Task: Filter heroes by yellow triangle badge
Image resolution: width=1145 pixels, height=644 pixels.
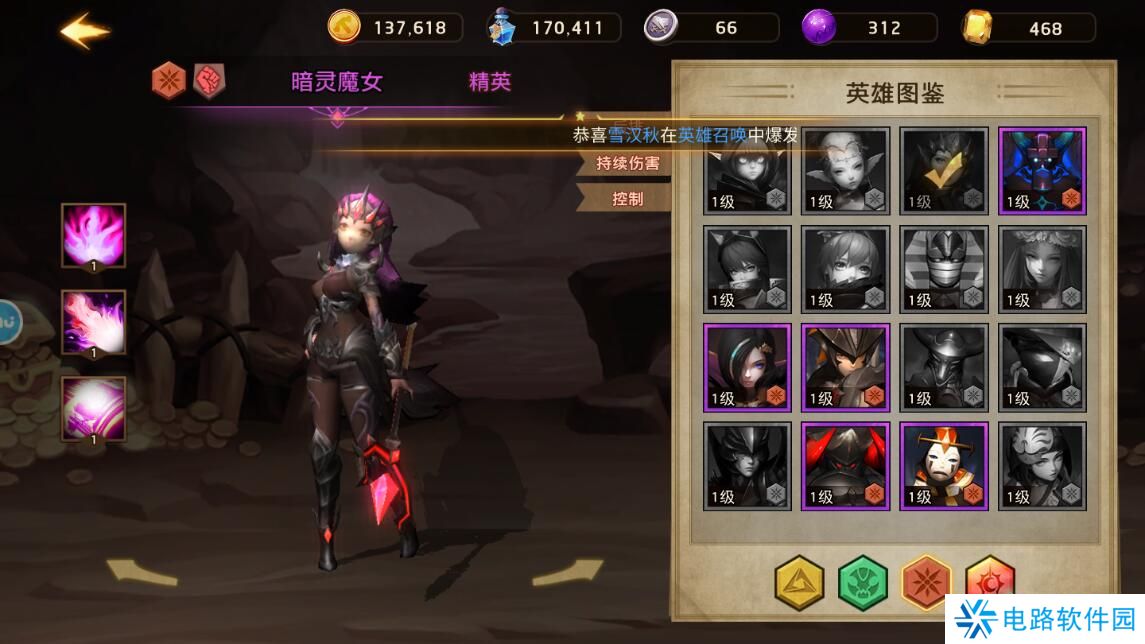Action: (799, 583)
